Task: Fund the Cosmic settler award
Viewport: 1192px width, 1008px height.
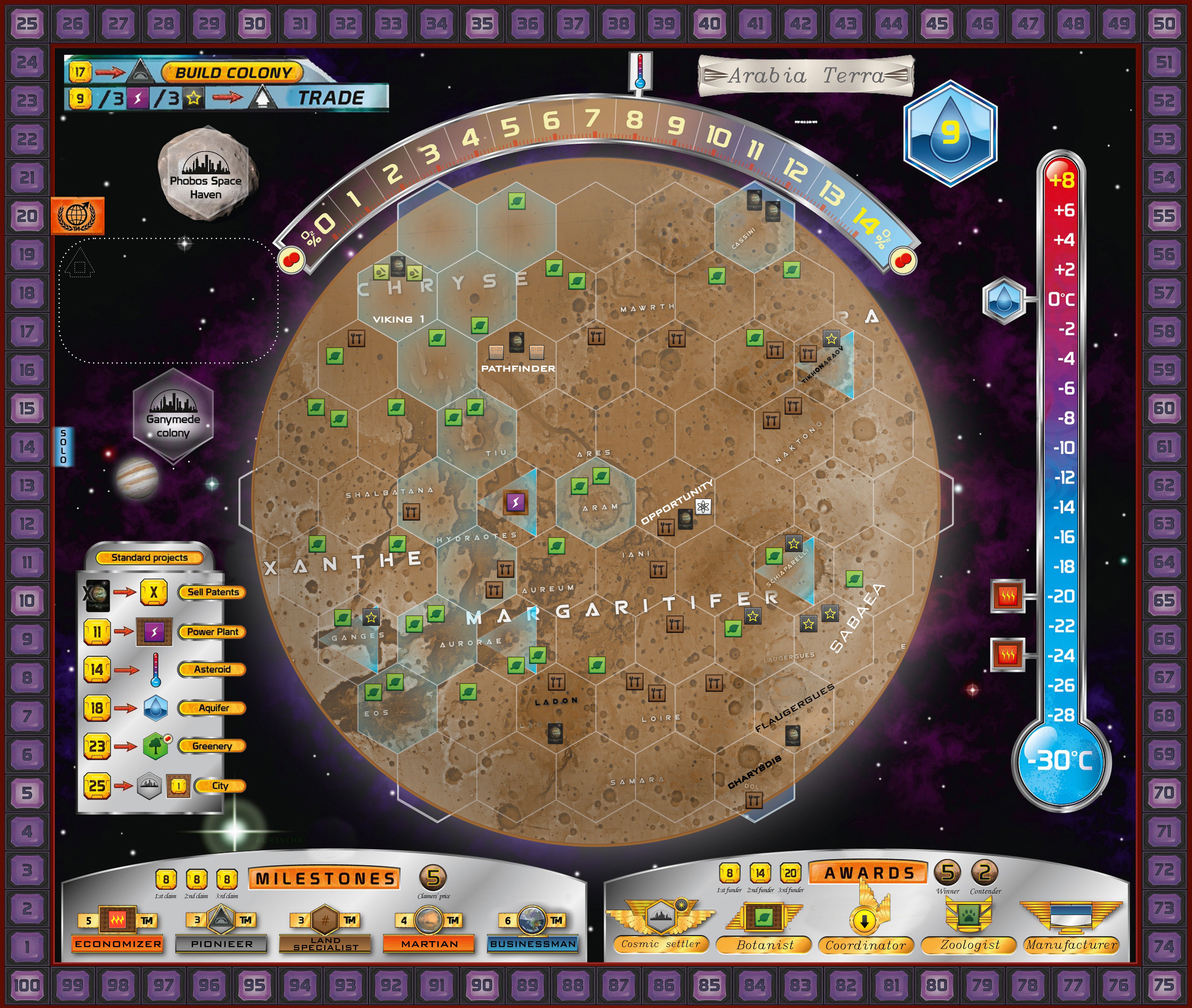Action: coord(660,944)
